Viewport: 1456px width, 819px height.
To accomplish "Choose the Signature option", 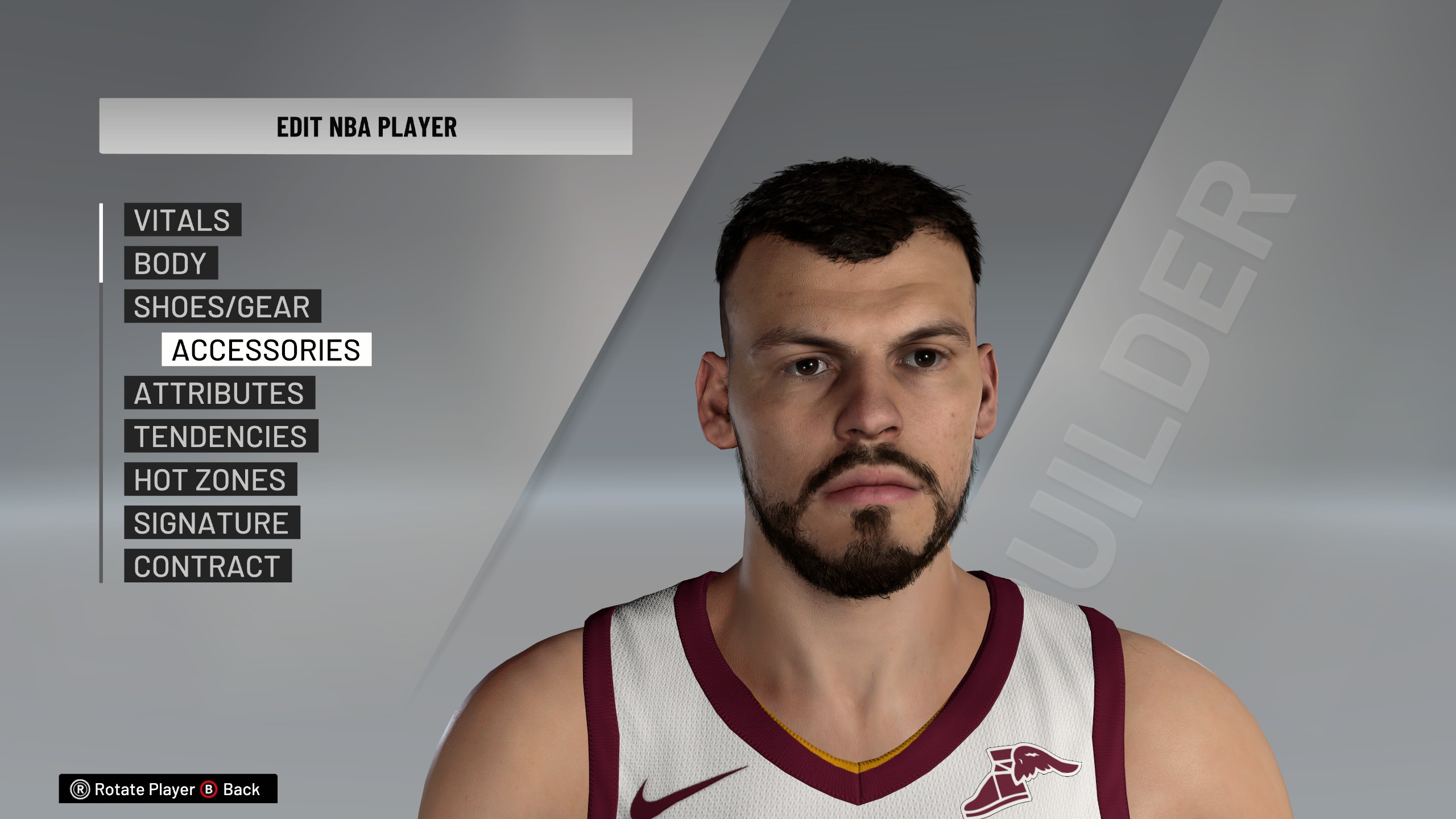I will [212, 523].
